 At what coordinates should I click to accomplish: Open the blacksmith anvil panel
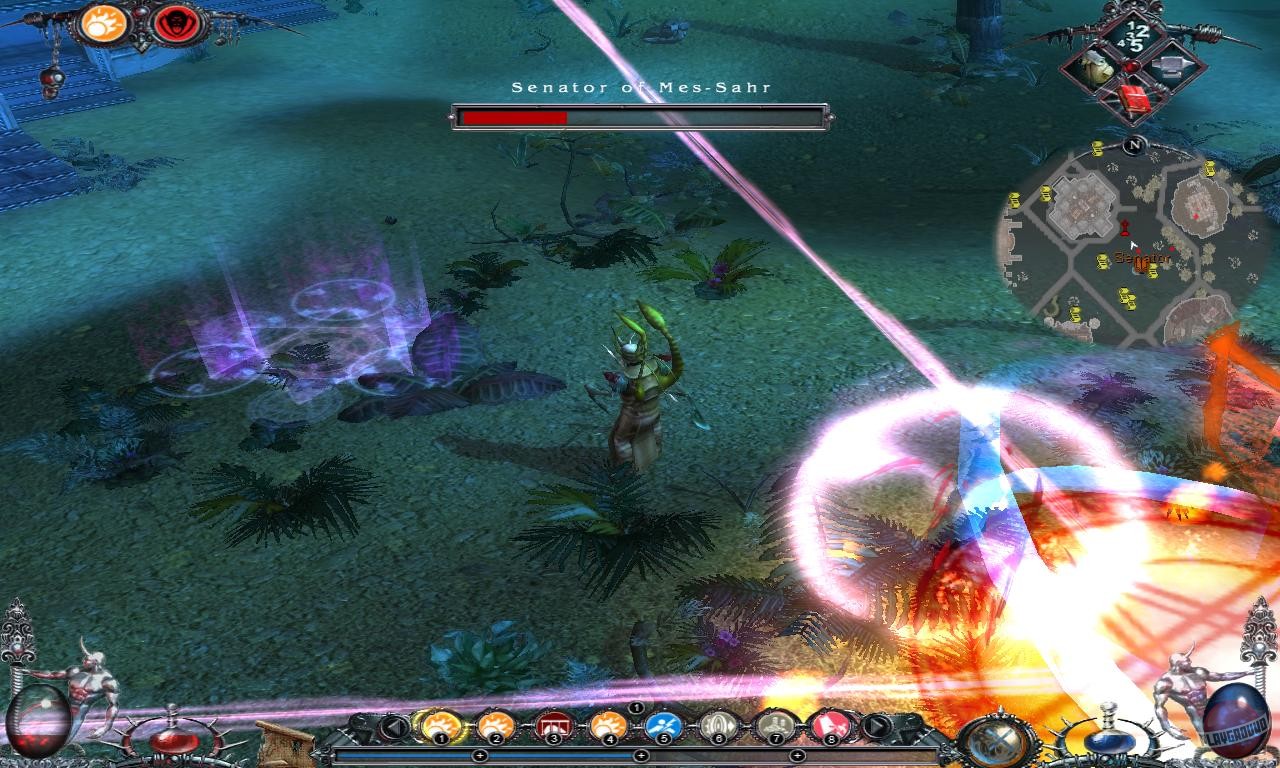coord(1171,66)
